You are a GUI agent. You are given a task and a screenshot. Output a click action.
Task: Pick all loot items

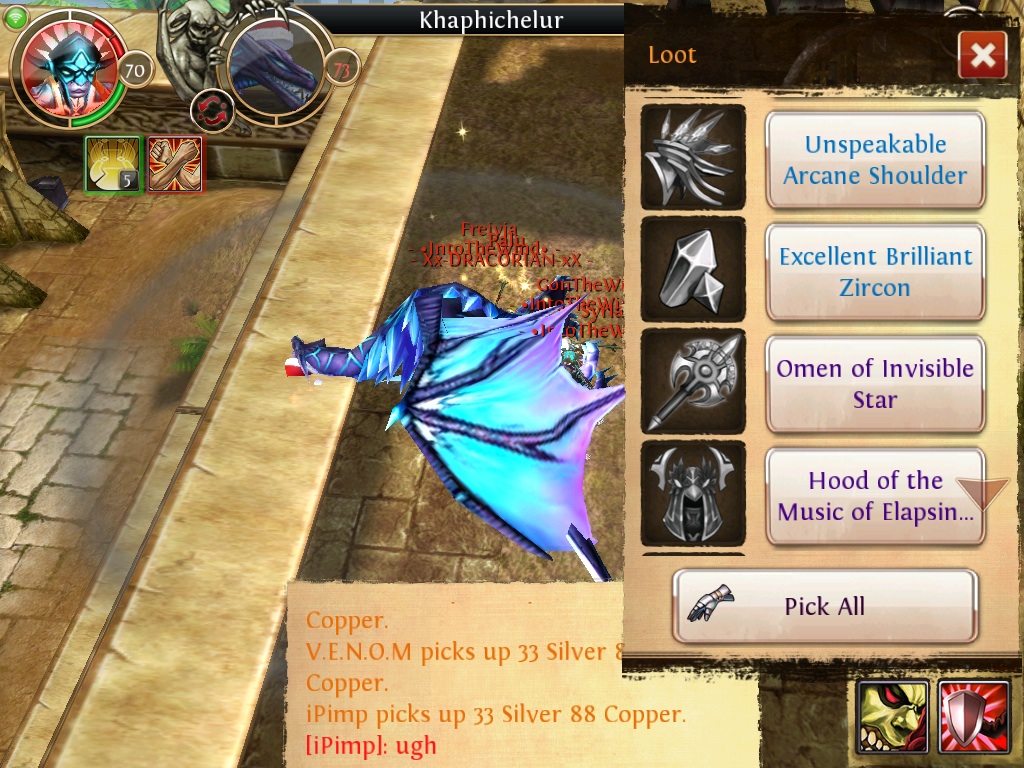[x=824, y=606]
